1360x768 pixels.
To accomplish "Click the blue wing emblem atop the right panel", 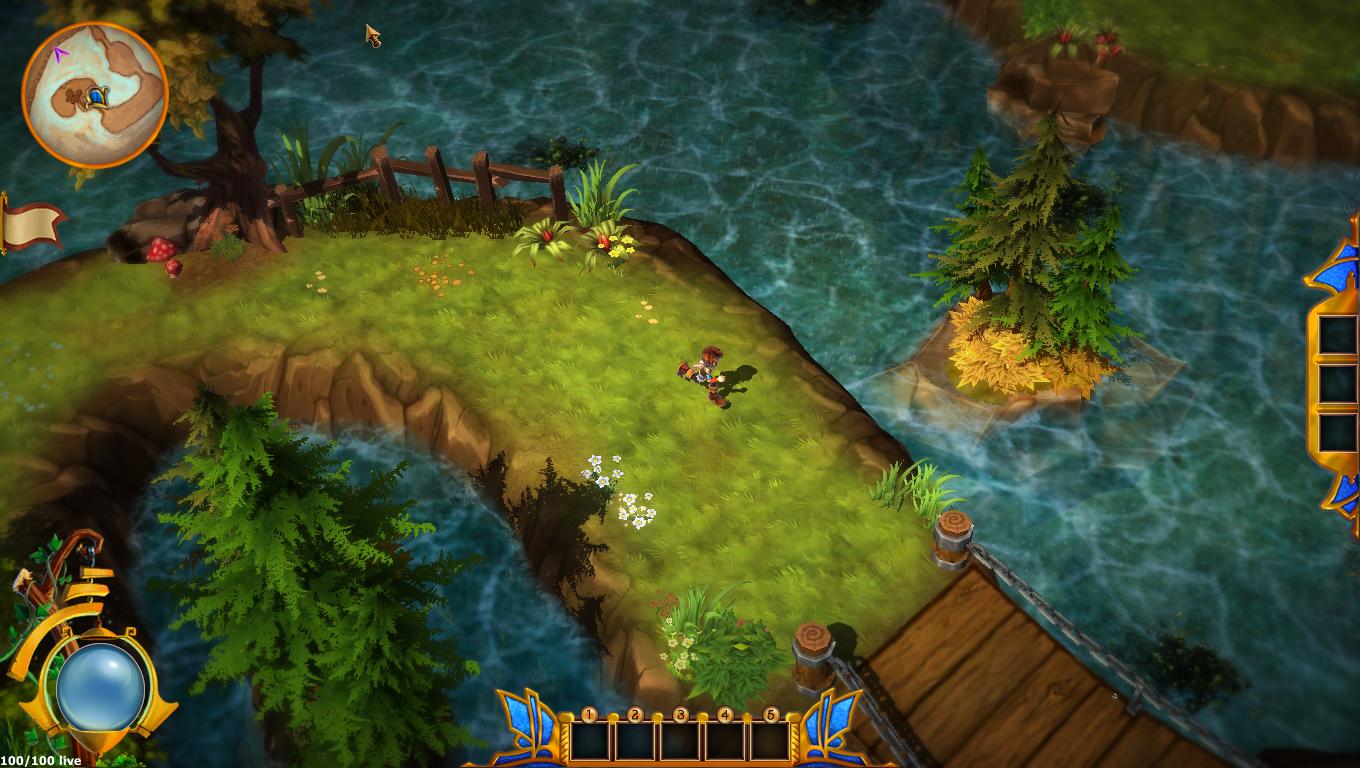I will (x=1338, y=268).
